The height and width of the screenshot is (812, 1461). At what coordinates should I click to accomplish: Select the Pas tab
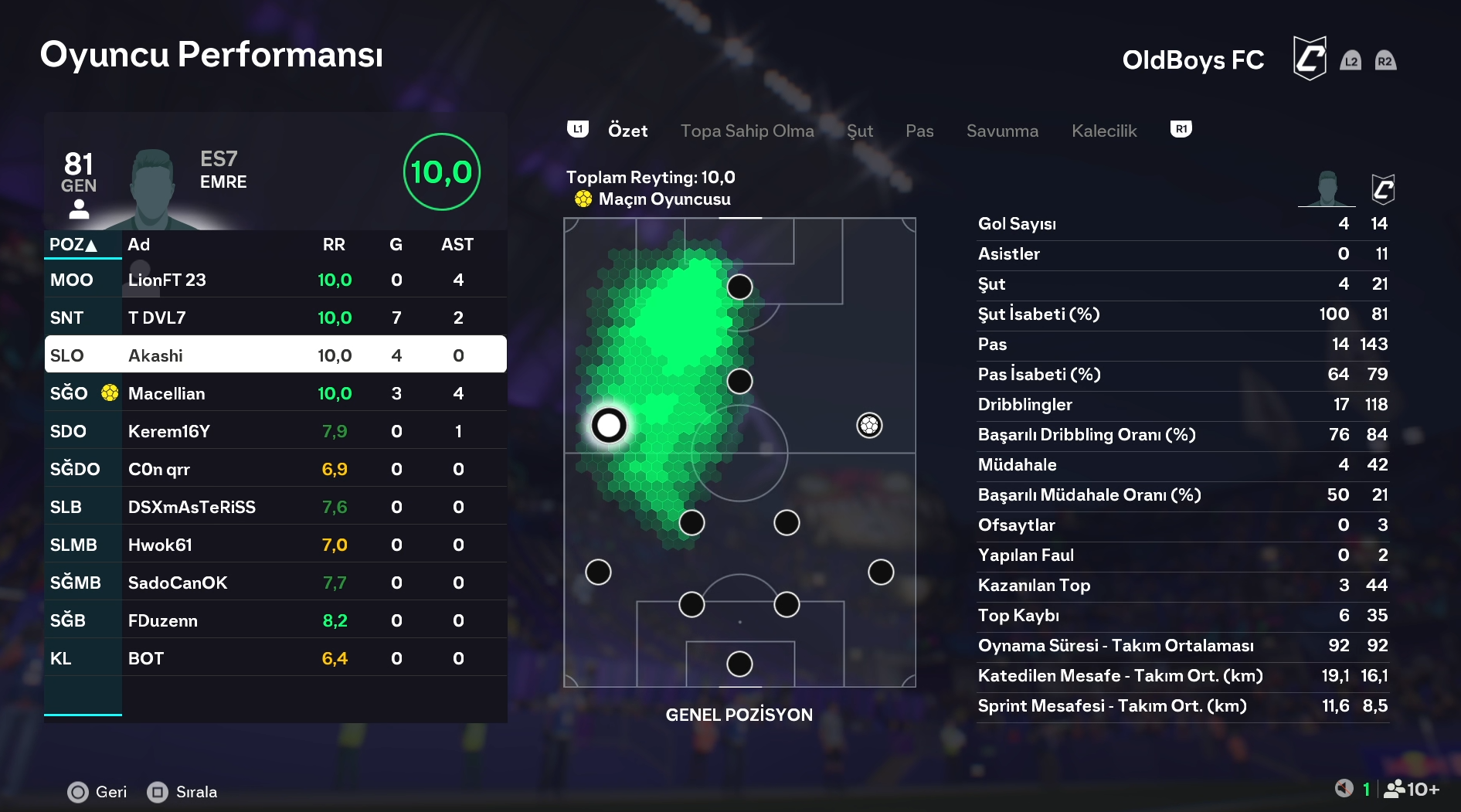(919, 131)
